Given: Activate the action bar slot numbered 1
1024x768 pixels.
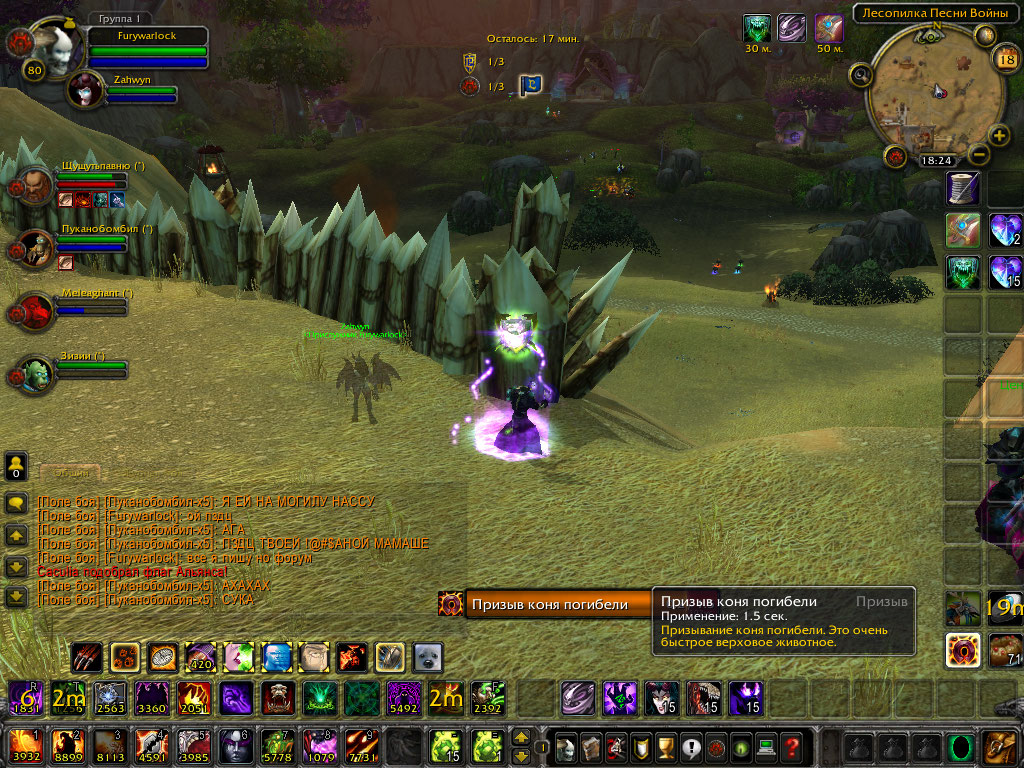Looking at the screenshot, I should click(x=24, y=746).
